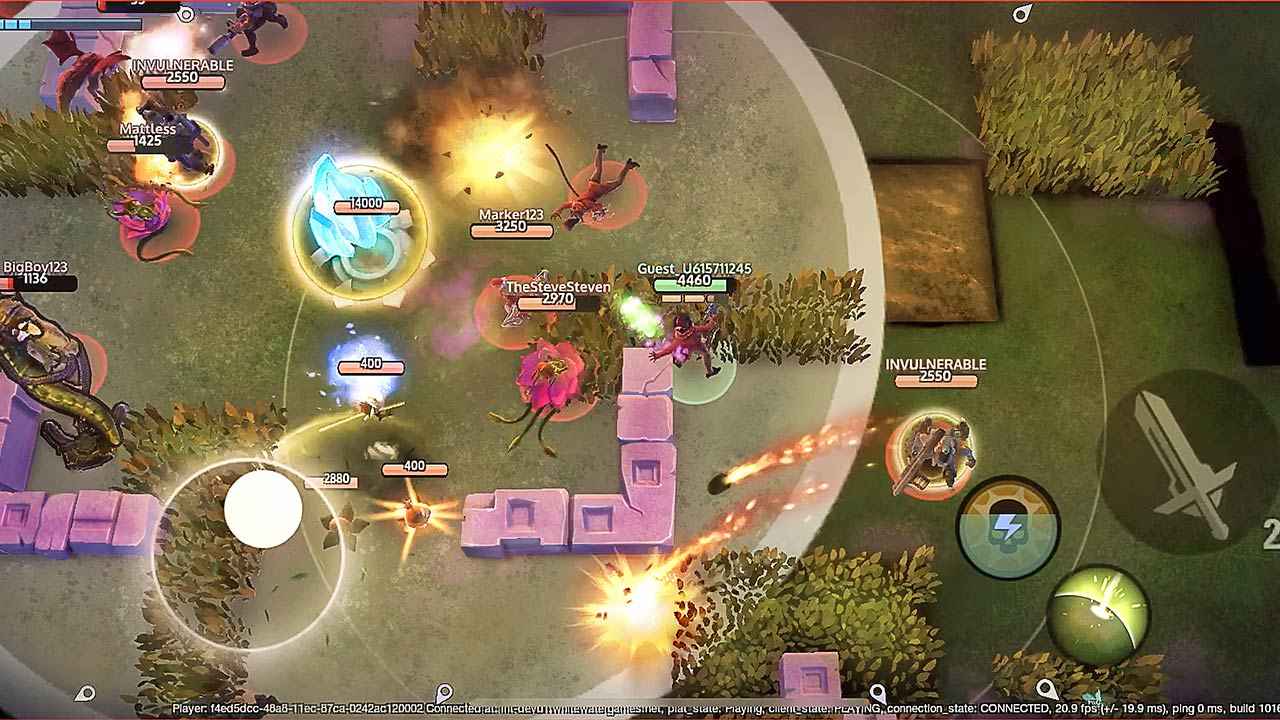Viewport: 1280px width, 720px height.
Task: Tap the map pin marker in top-right corner
Action: tap(1022, 14)
